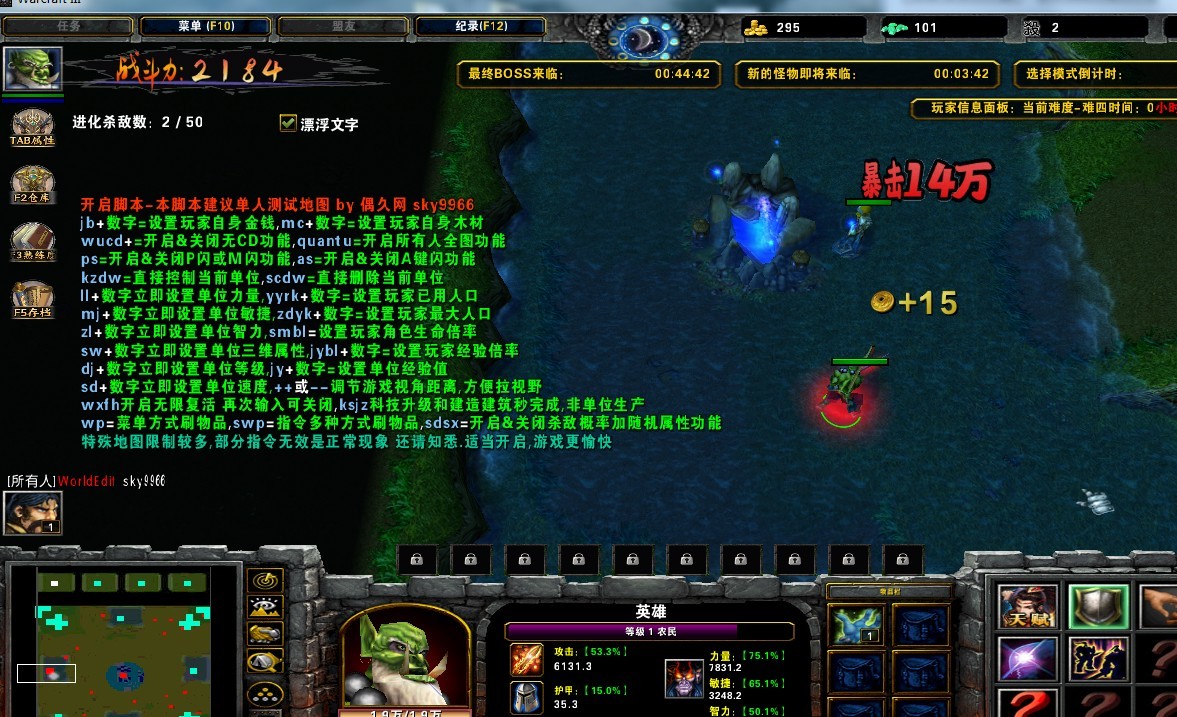Toggle minimap terrain display button
The height and width of the screenshot is (717, 1177).
(264, 607)
